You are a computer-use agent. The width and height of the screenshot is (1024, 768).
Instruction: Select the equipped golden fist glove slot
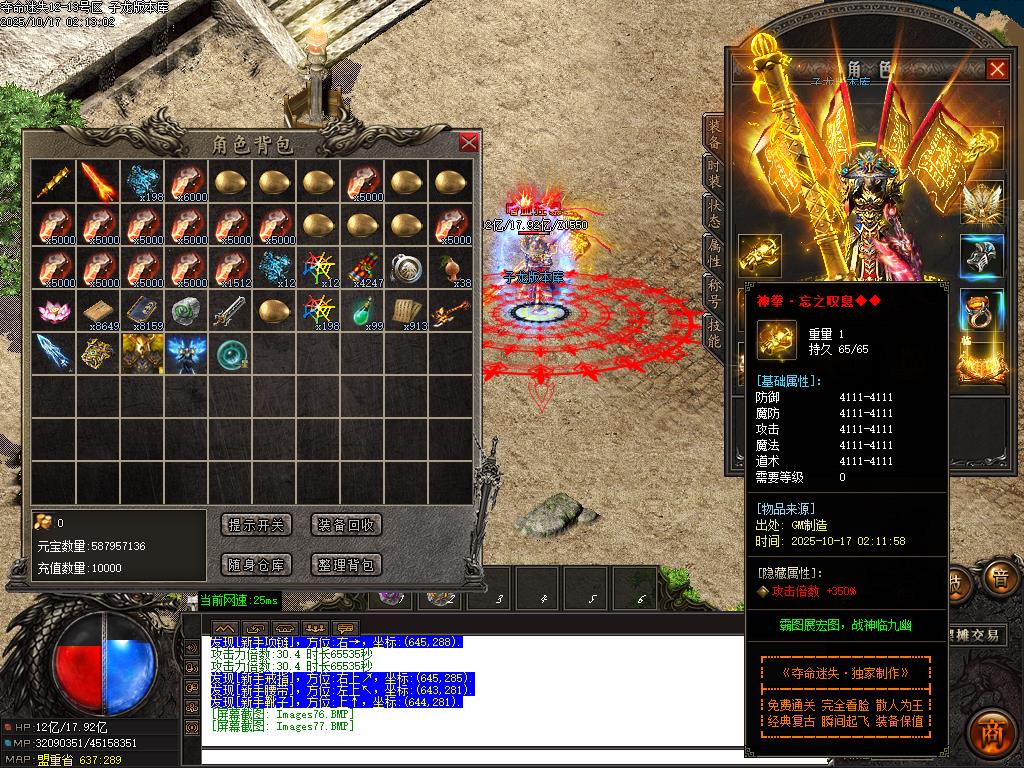tap(759, 256)
